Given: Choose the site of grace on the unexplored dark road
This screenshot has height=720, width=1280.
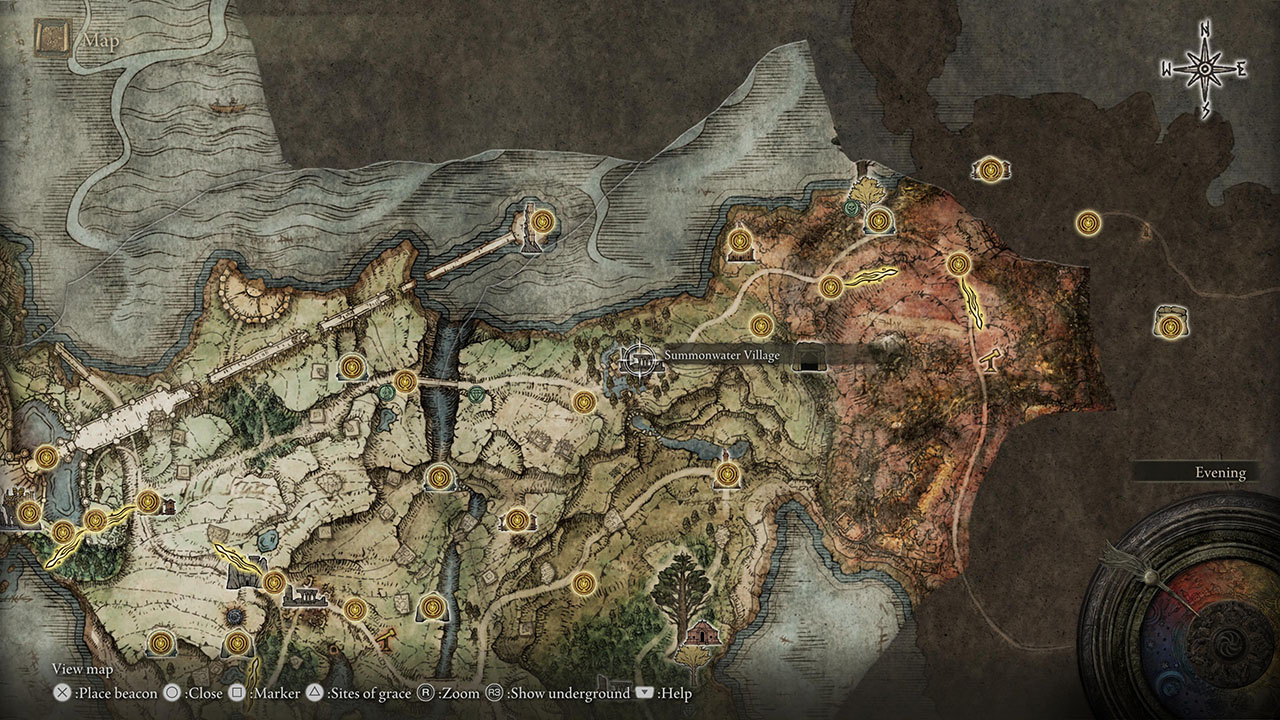Looking at the screenshot, I should coord(1089,222).
